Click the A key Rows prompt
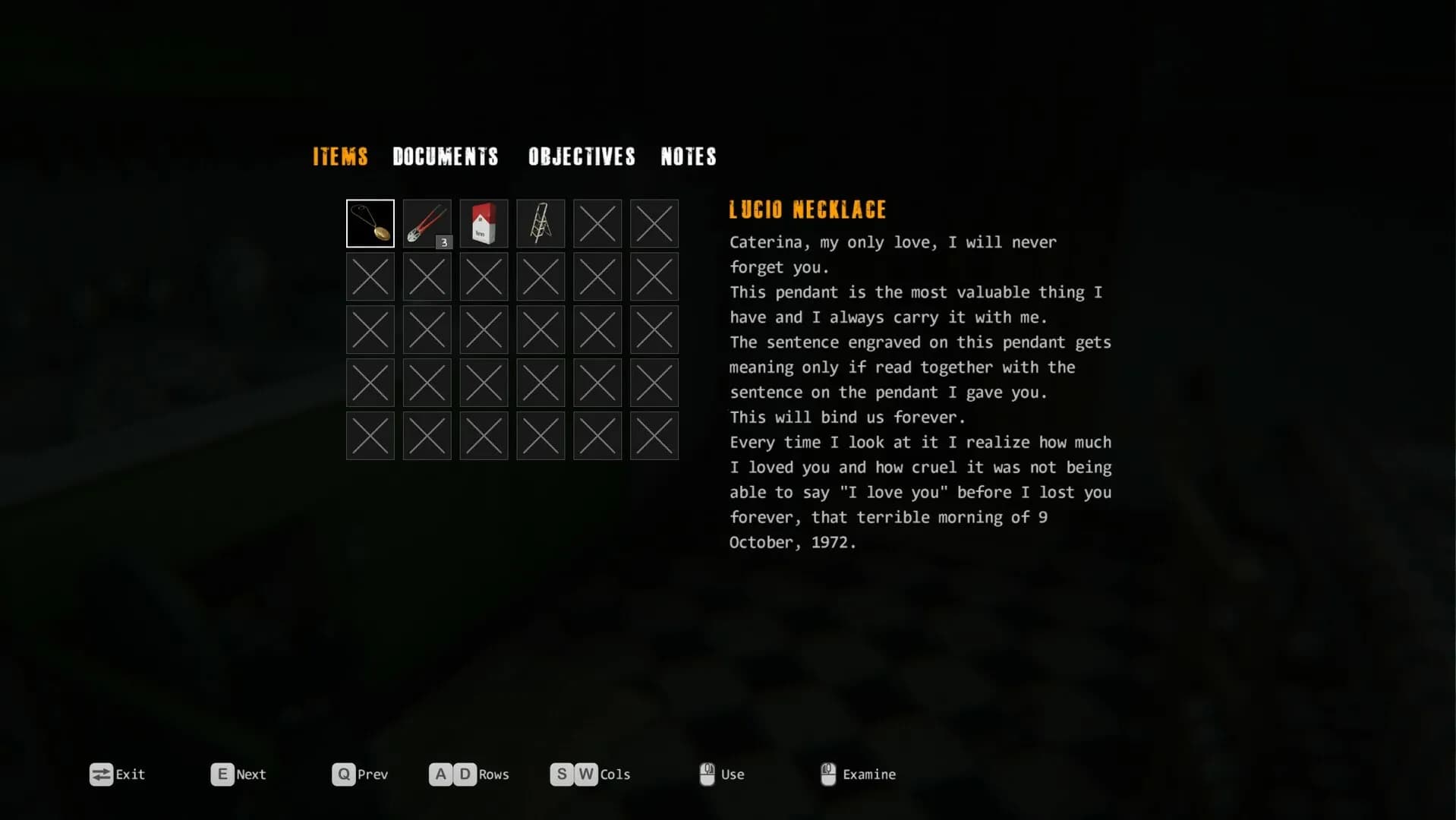The width and height of the screenshot is (1456, 820). click(441, 774)
